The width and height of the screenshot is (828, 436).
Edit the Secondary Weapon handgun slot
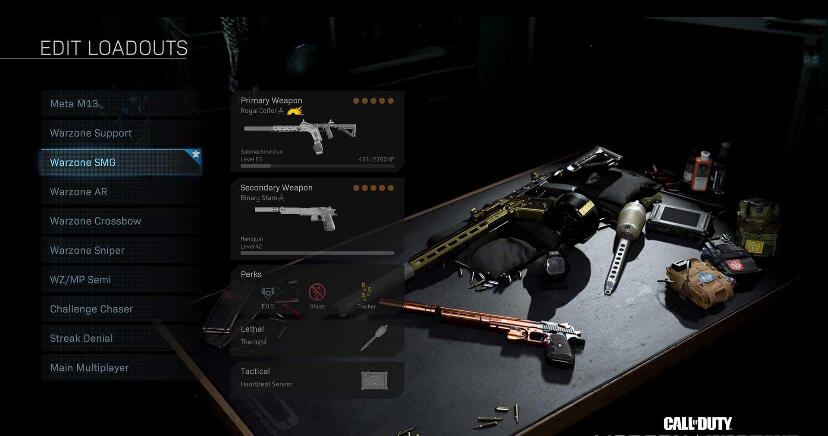(317, 217)
